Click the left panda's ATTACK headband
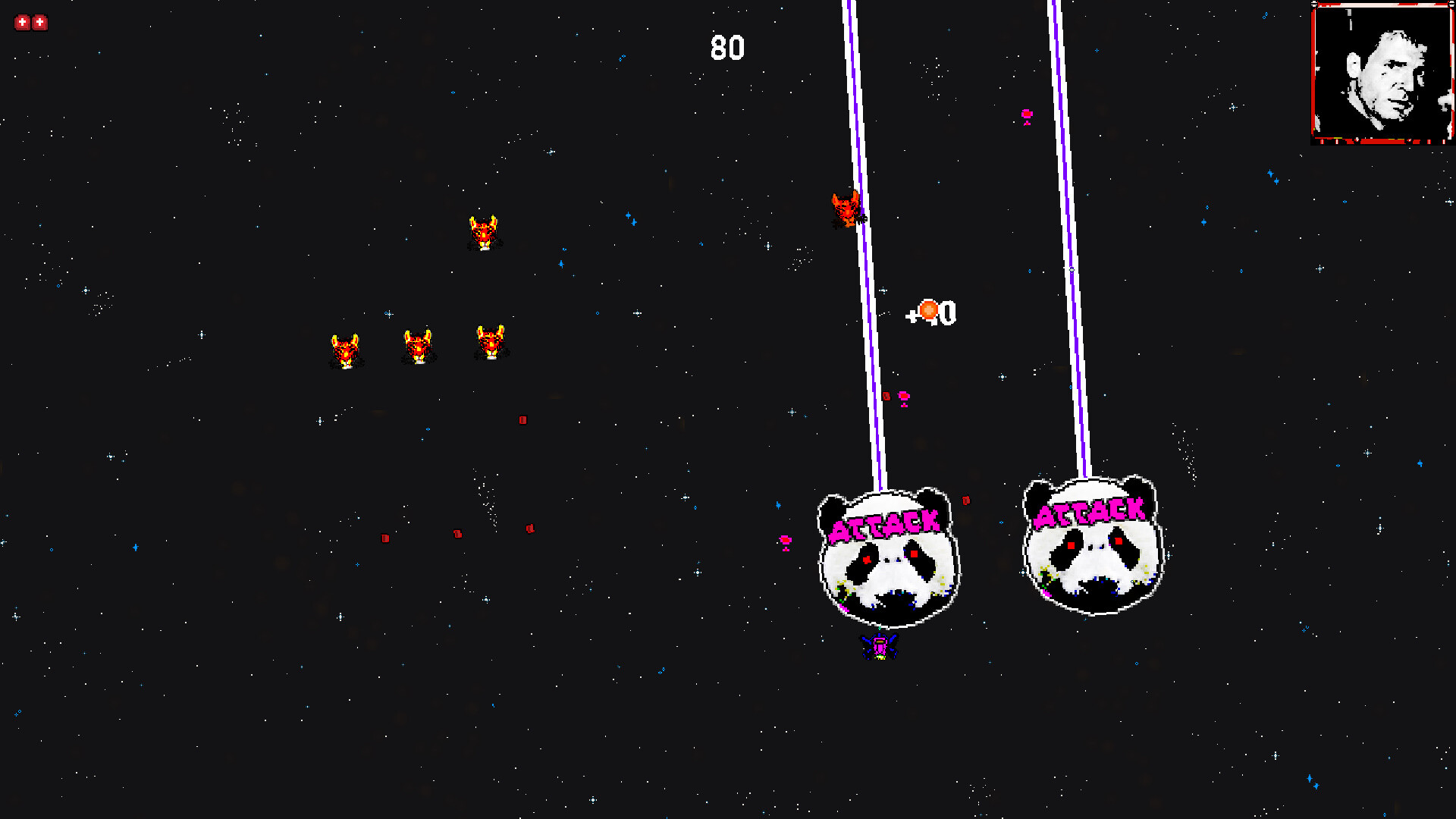The image size is (1456, 819). coord(885,525)
